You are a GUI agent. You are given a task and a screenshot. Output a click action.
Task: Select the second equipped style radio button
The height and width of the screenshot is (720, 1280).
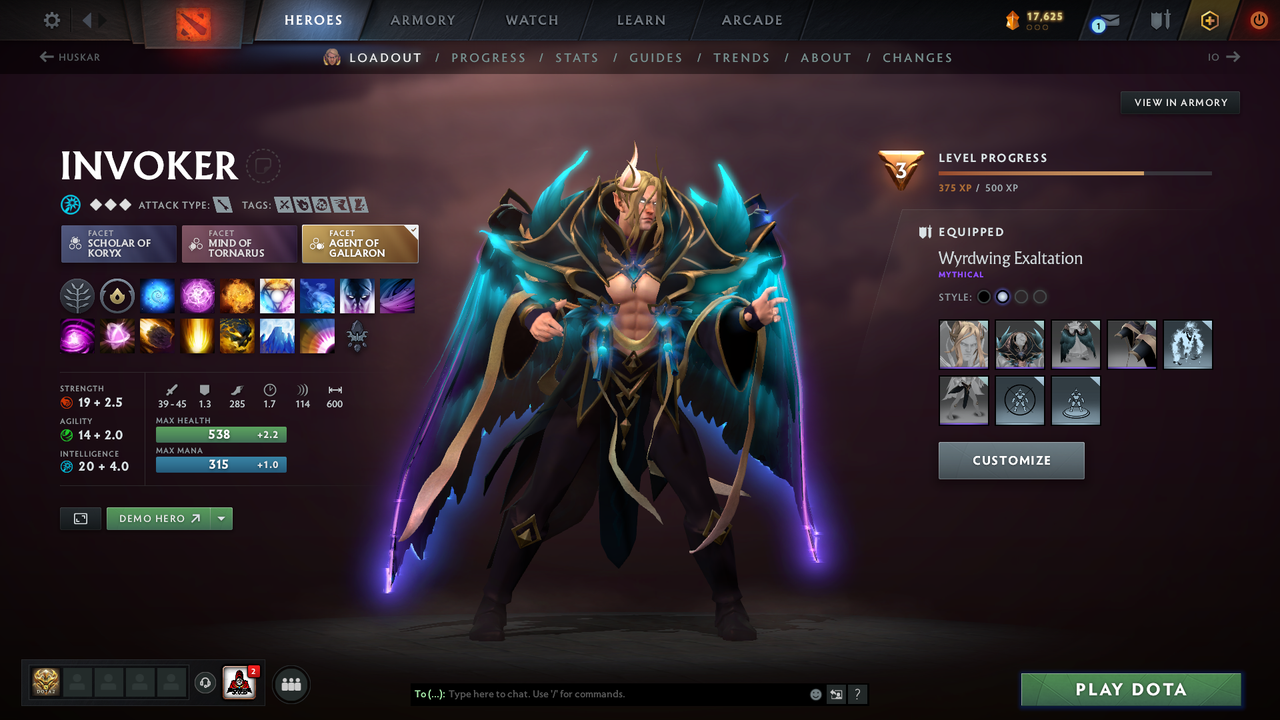[1002, 296]
